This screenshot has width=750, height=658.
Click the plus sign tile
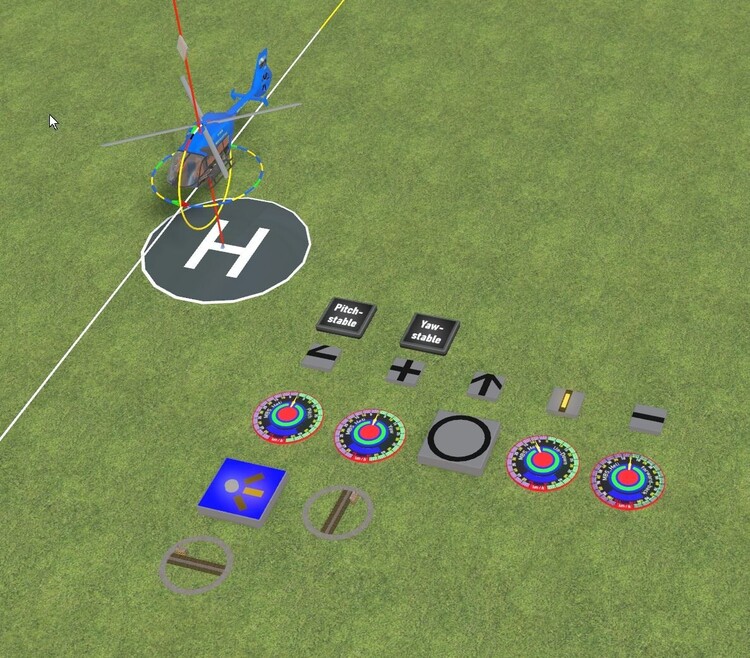[x=405, y=370]
